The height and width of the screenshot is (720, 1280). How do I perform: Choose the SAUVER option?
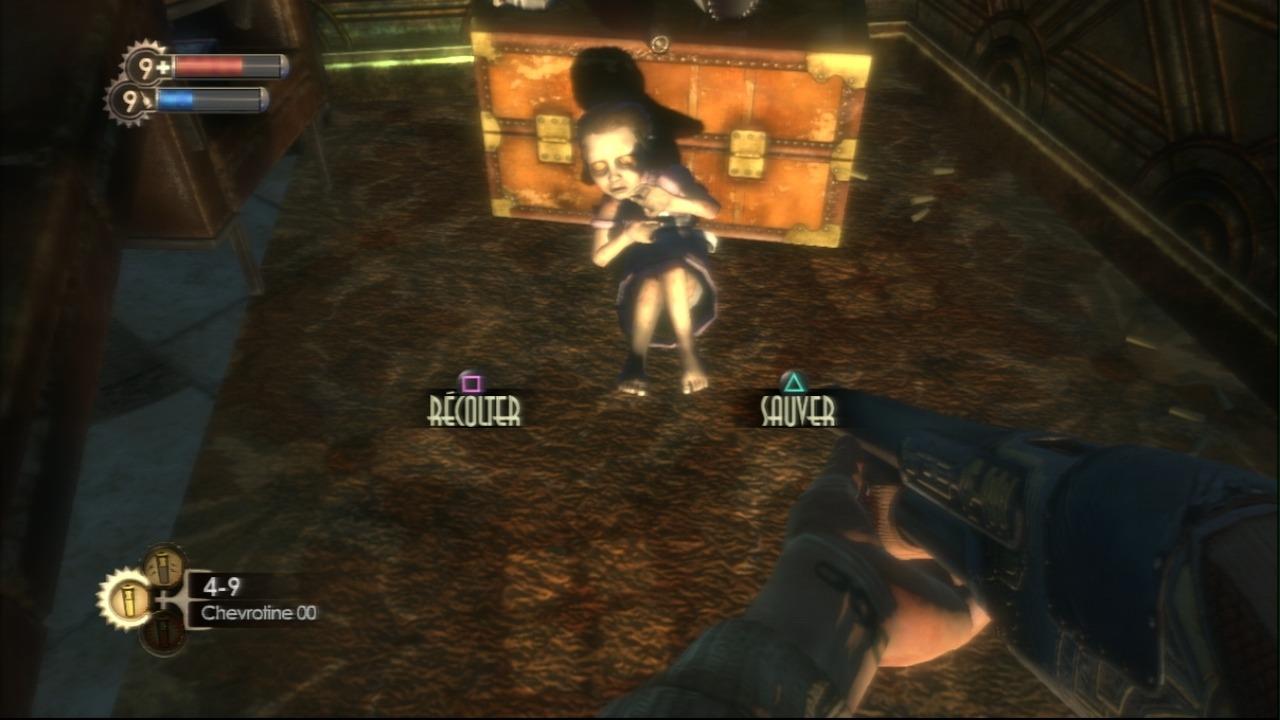797,408
